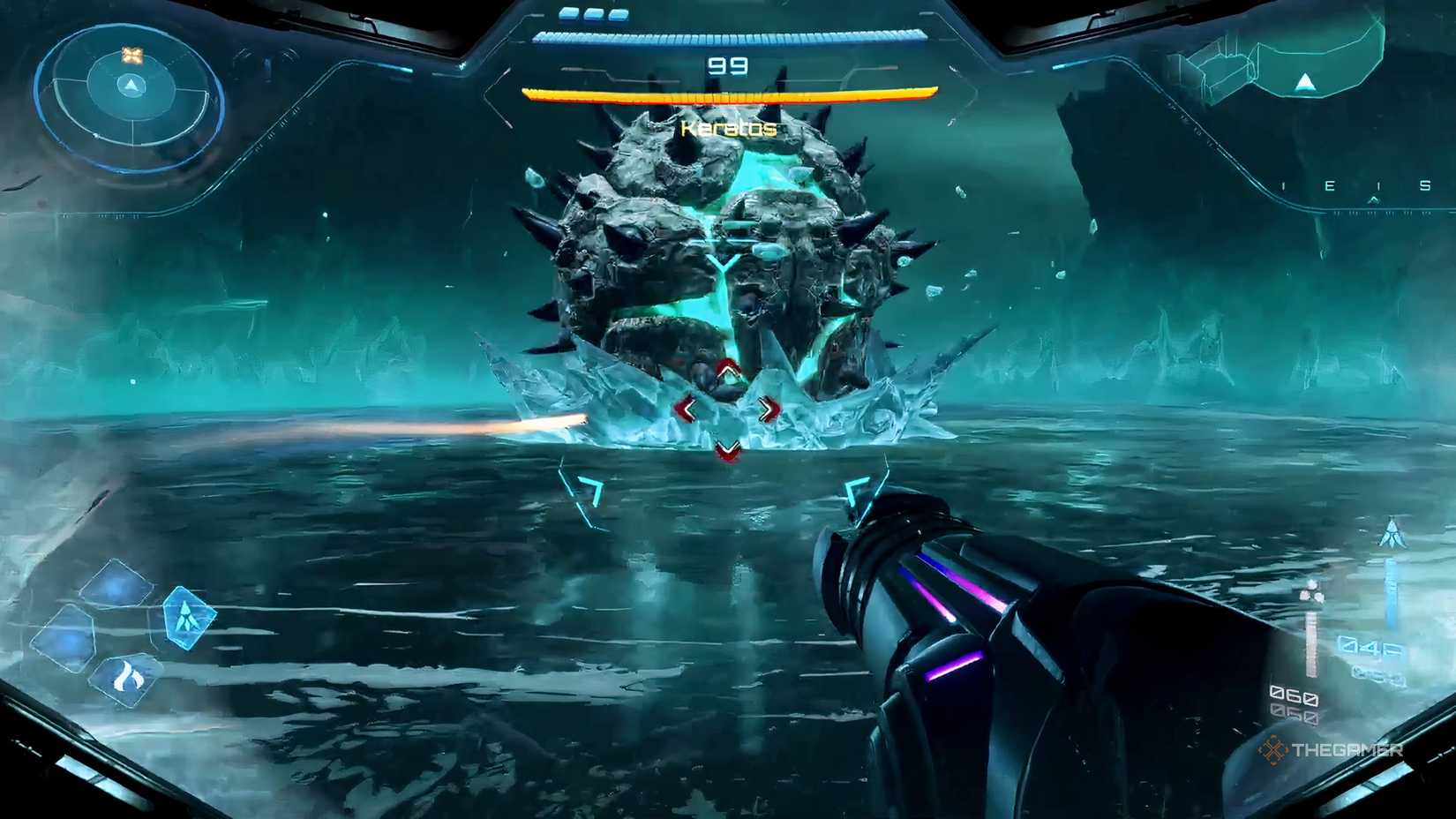The height and width of the screenshot is (819, 1456).
Task: Click the cluster ammo icon above the white gauge
Action: click(1312, 590)
